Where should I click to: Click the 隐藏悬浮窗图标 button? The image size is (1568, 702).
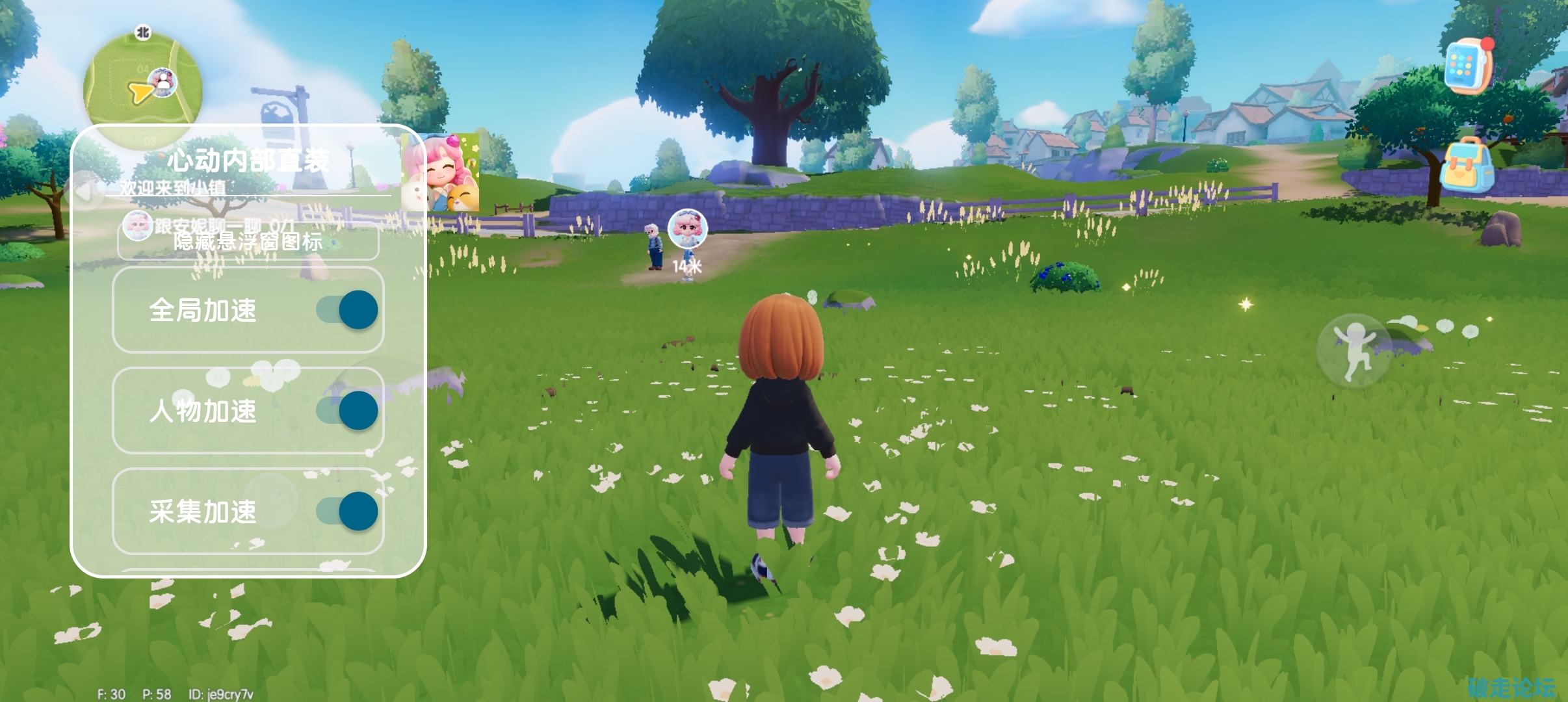click(248, 242)
